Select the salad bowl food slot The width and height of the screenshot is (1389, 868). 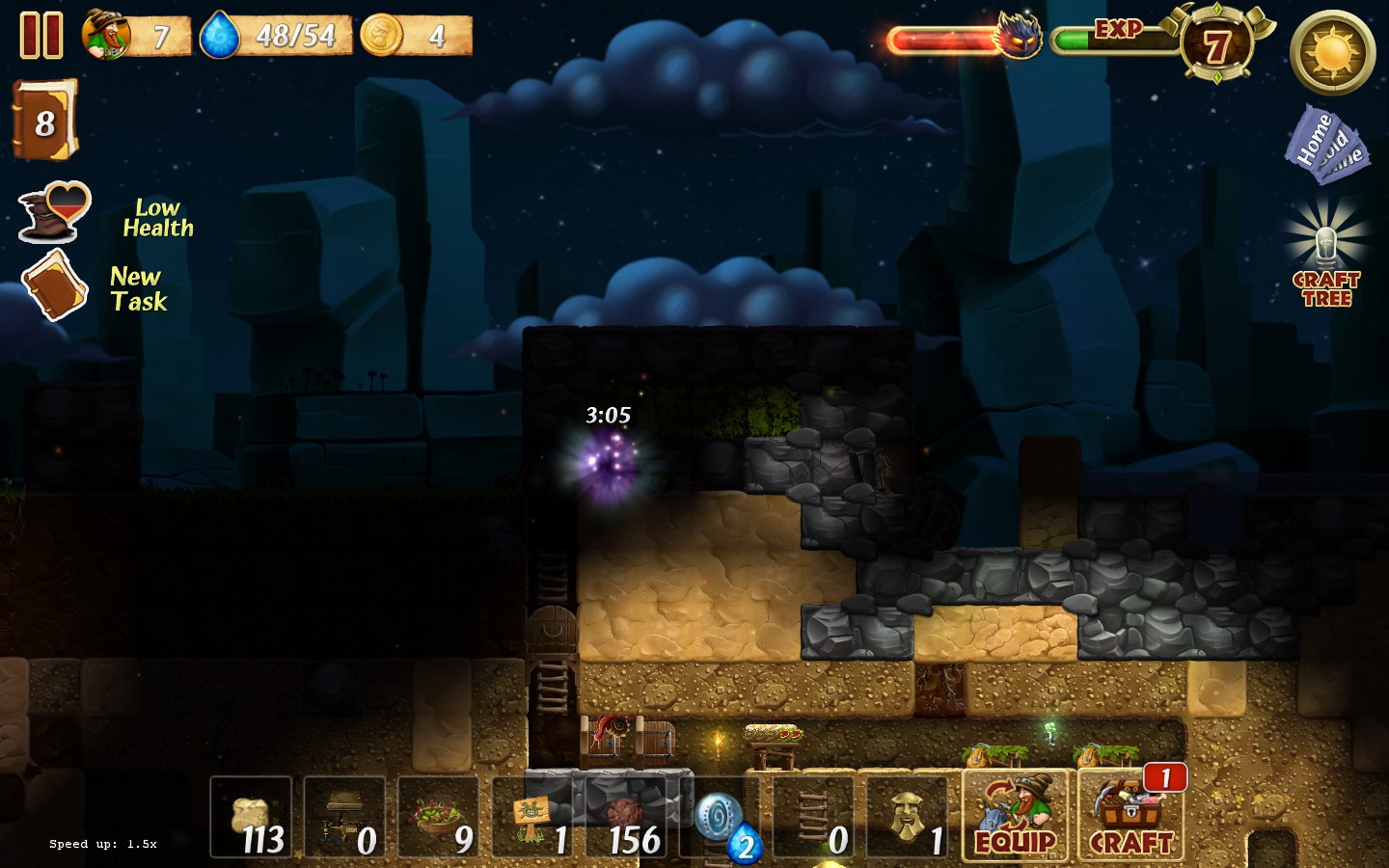[438, 817]
